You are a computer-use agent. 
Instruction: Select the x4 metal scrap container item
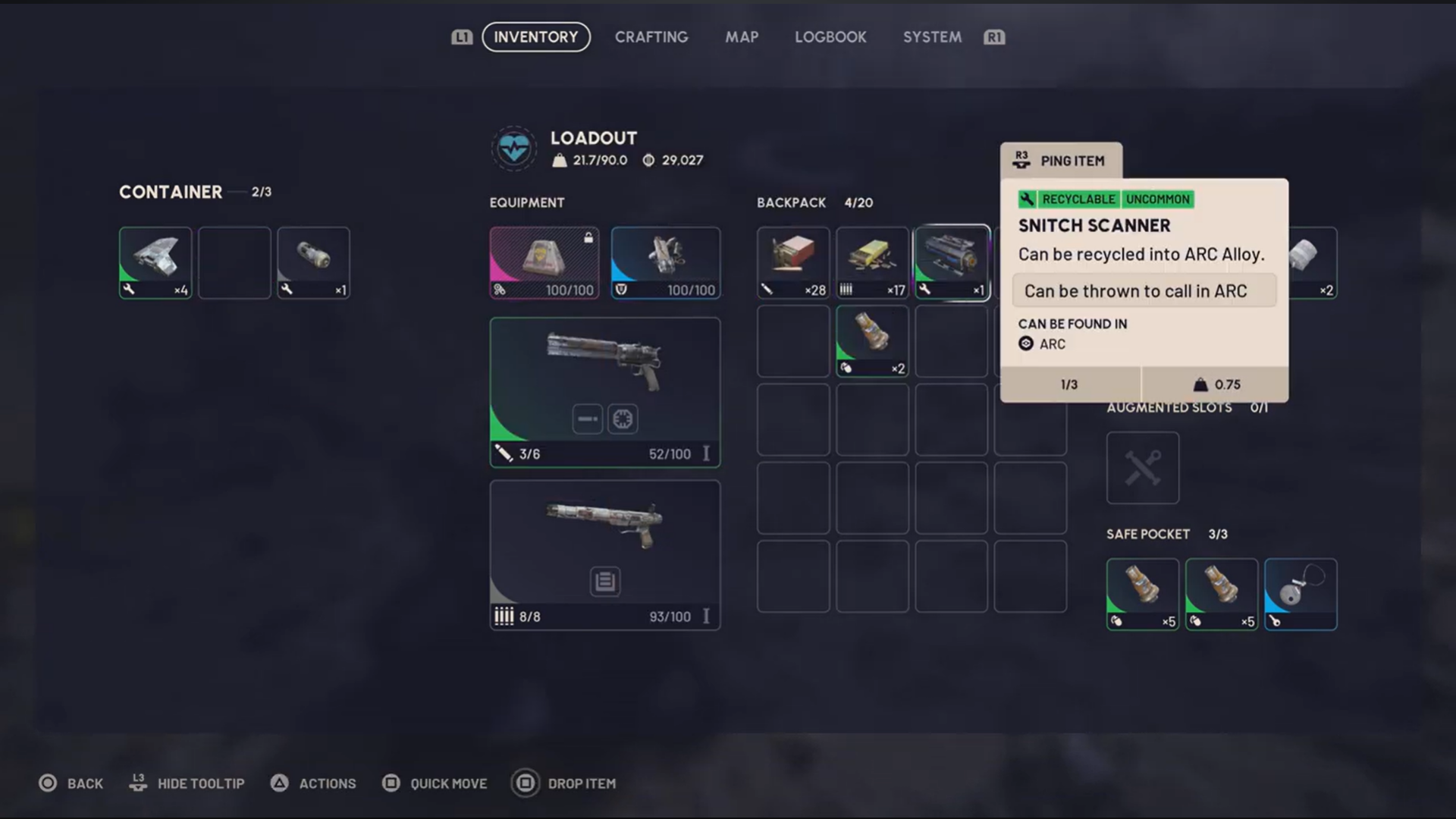(x=155, y=262)
